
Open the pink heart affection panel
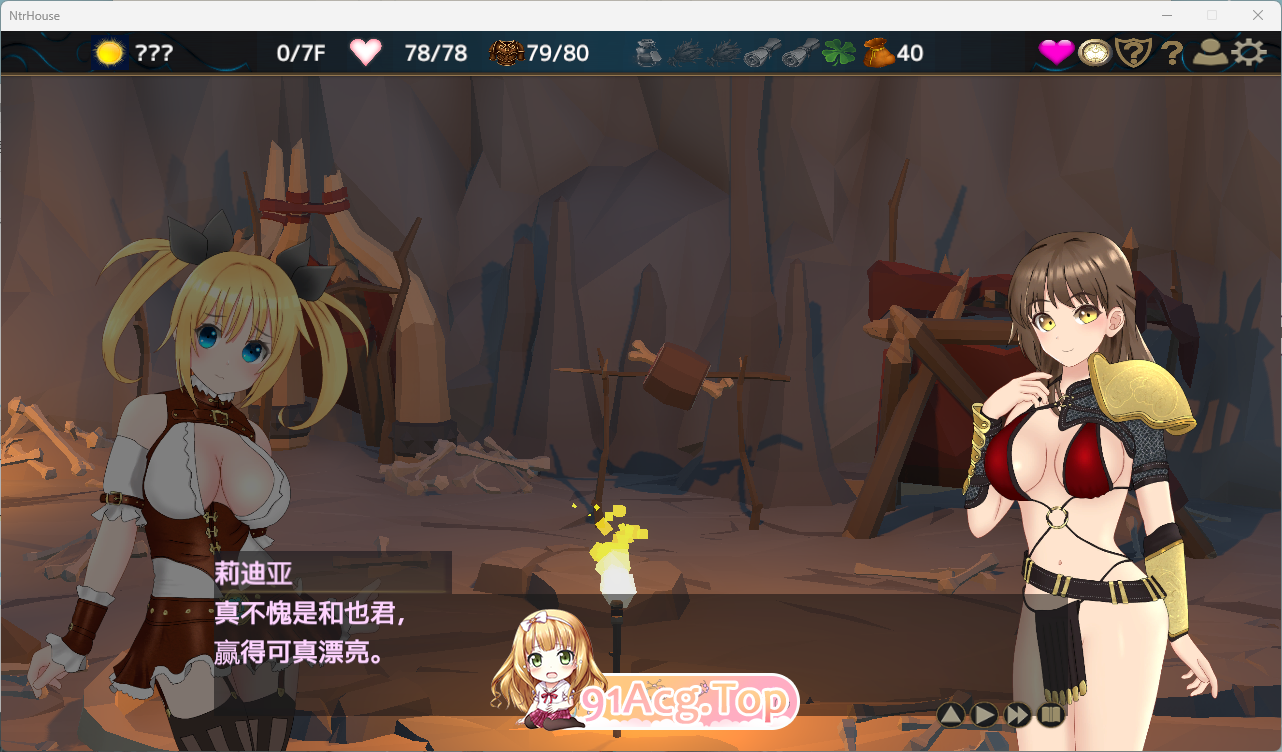point(1055,52)
